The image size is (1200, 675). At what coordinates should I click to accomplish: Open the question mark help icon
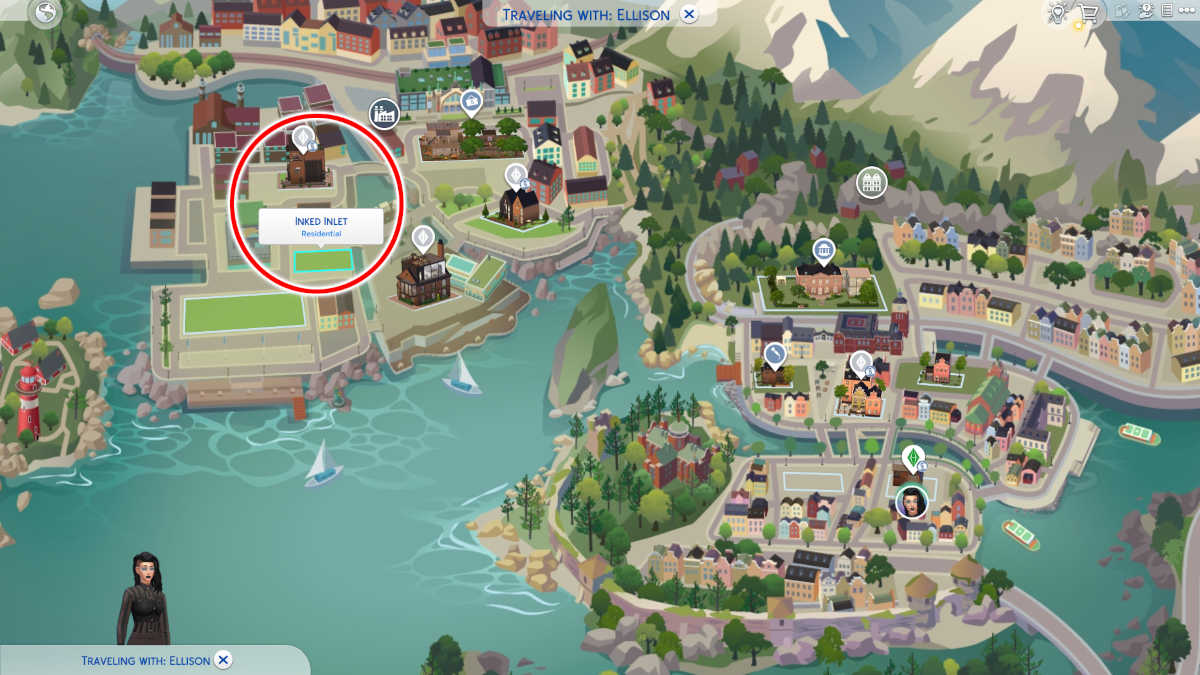click(x=1145, y=12)
